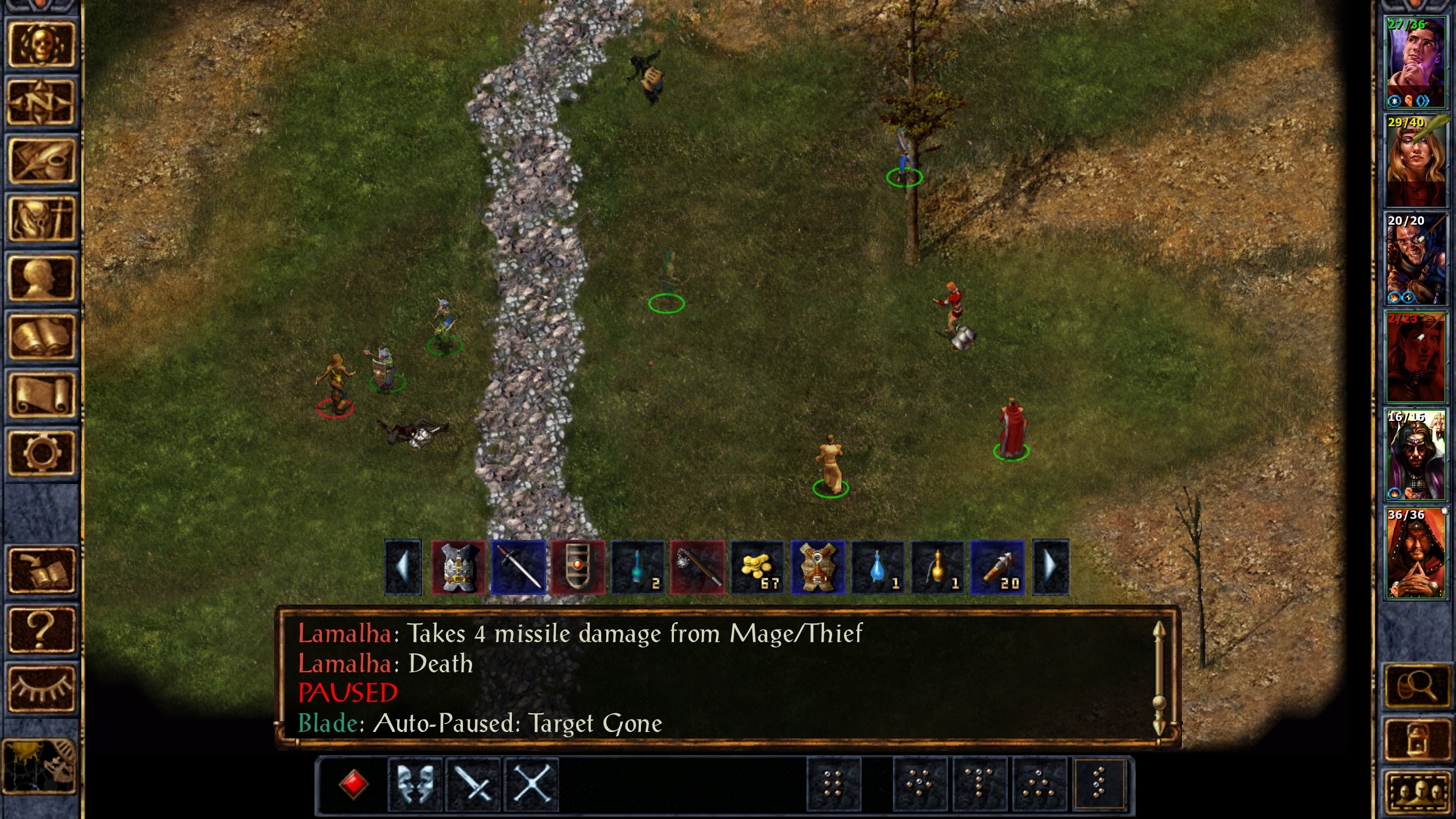
Task: Open the journal quill button
Action: click(x=41, y=162)
